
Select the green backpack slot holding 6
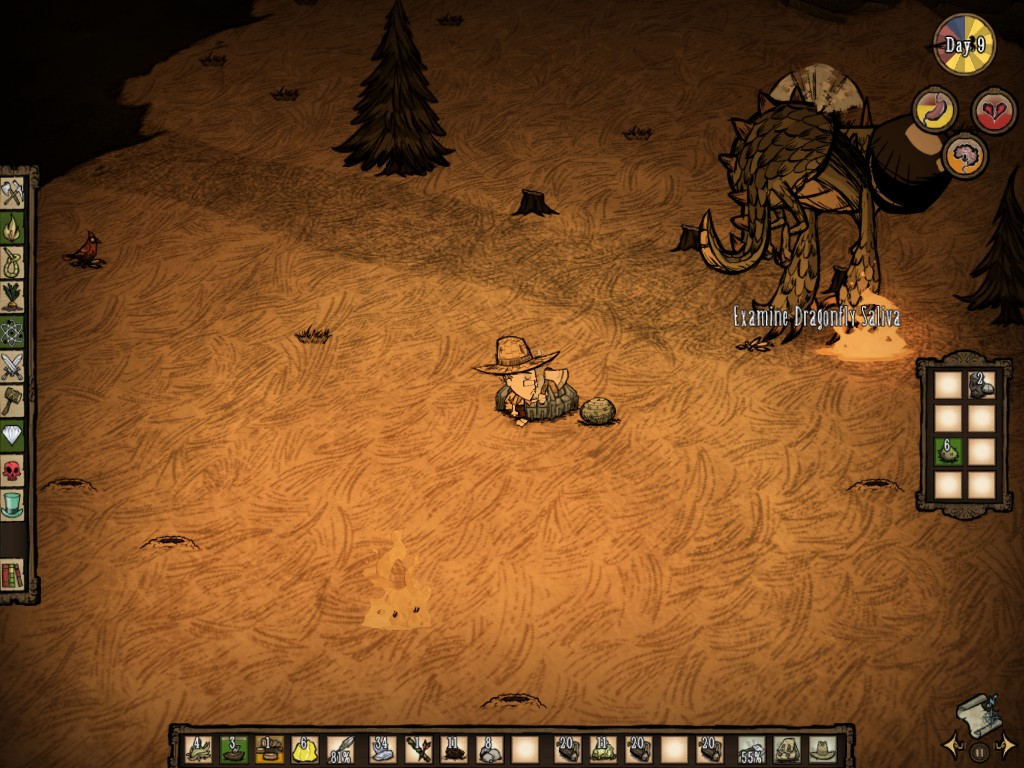[x=948, y=452]
